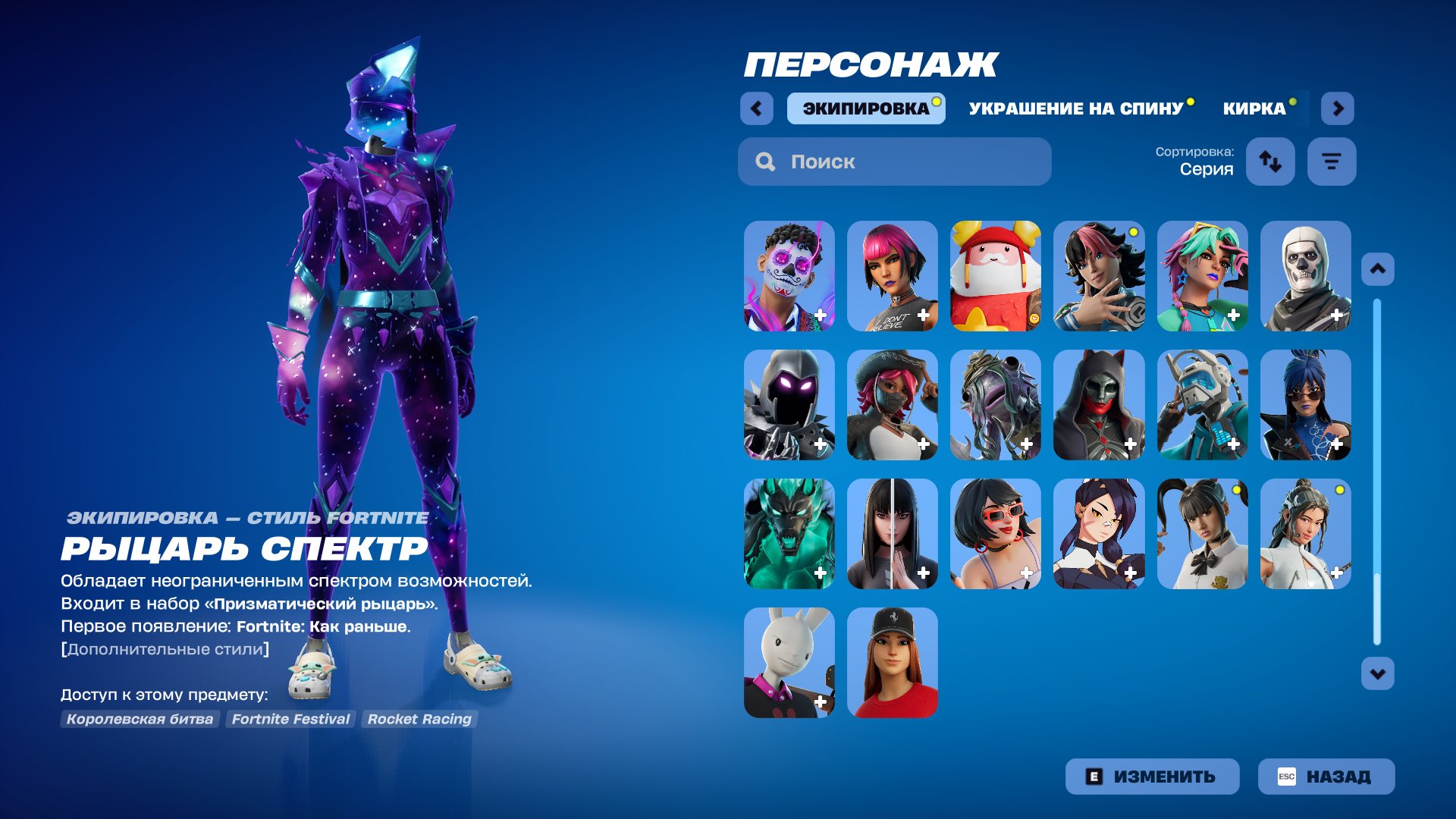Select the white rabbit character skin
1456x819 pixels.
[x=788, y=664]
